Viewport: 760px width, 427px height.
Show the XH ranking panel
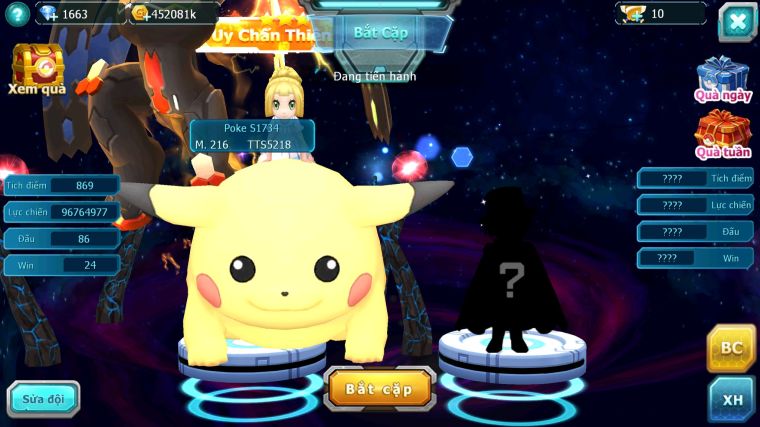click(732, 398)
